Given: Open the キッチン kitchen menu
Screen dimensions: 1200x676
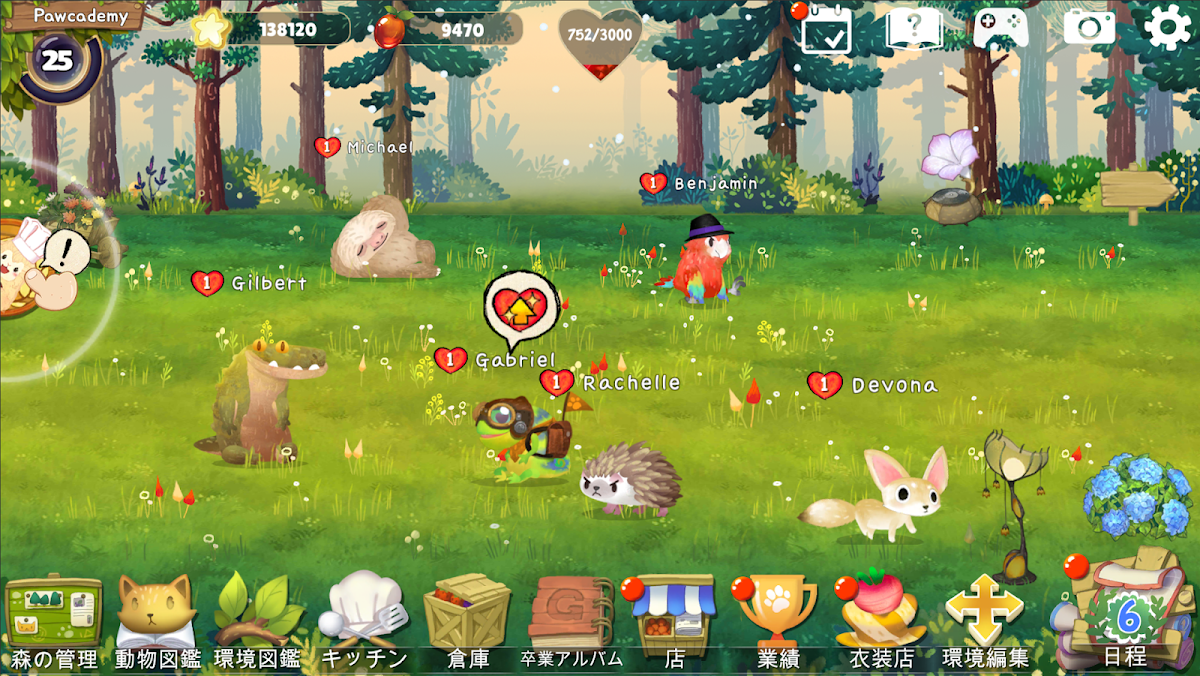Looking at the screenshot, I should tap(364, 615).
